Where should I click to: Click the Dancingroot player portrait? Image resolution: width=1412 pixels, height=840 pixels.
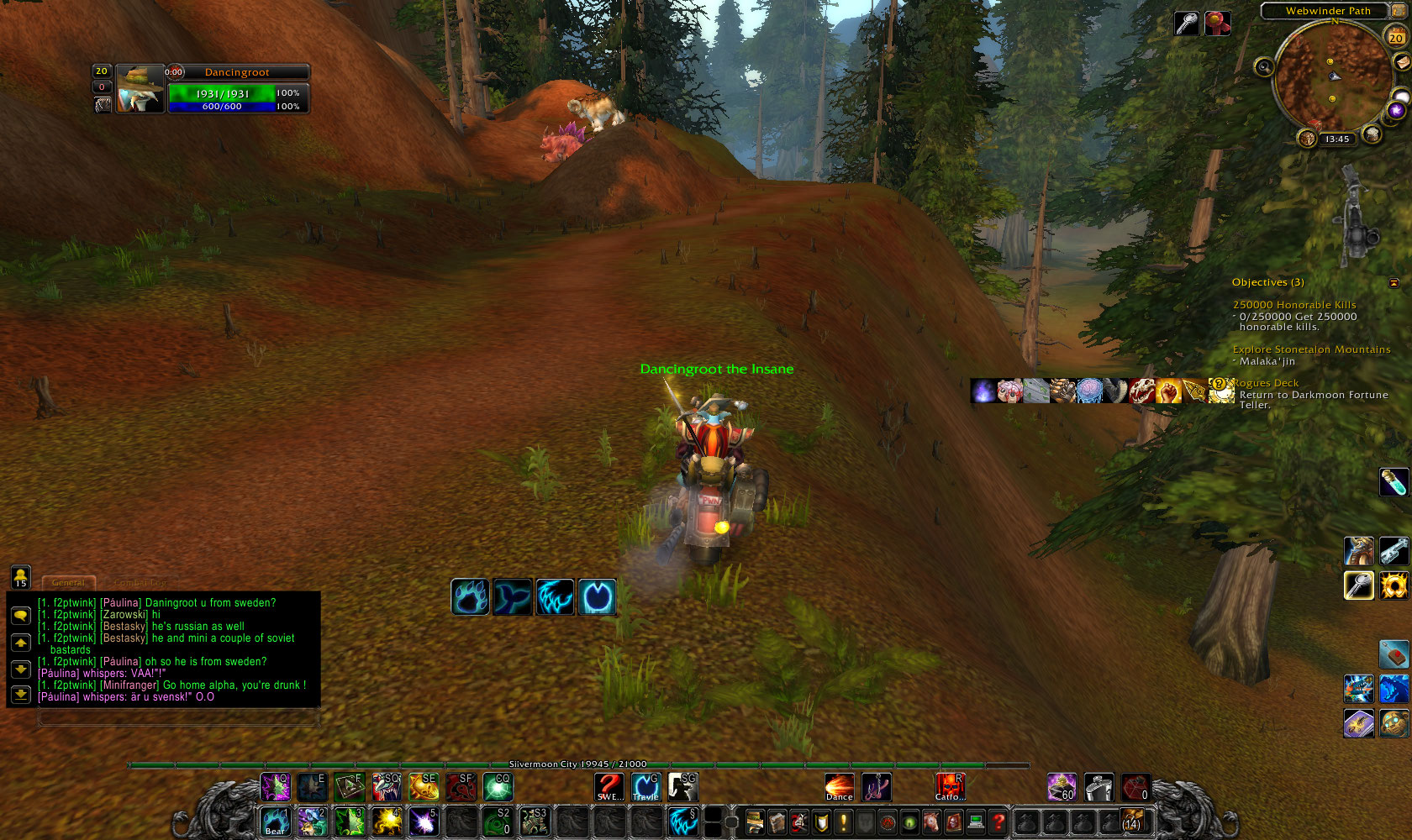140,88
